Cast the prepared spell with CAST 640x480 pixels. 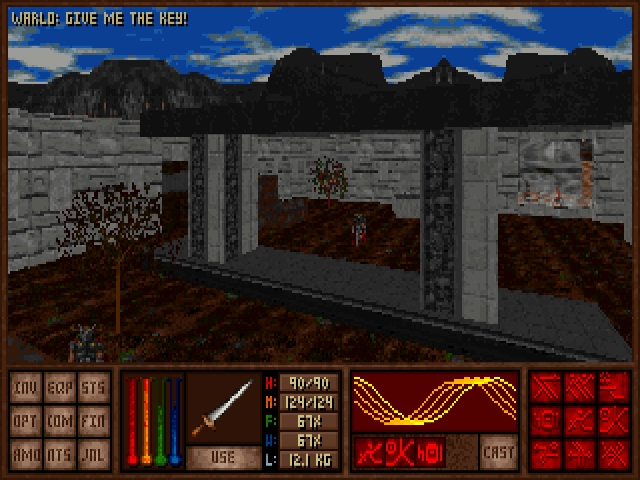(x=497, y=449)
